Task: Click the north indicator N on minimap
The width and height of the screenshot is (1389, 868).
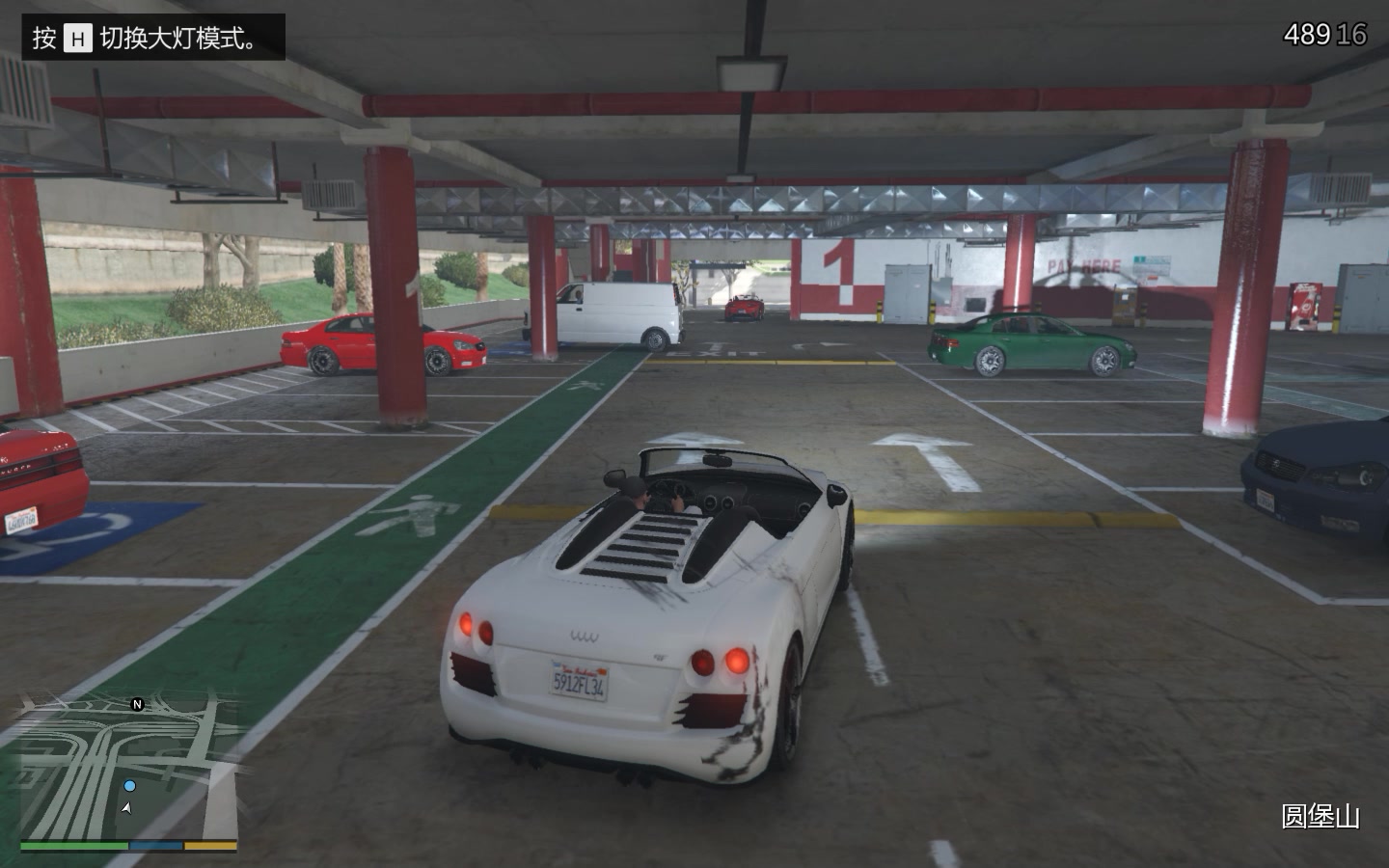Action: click(x=137, y=704)
